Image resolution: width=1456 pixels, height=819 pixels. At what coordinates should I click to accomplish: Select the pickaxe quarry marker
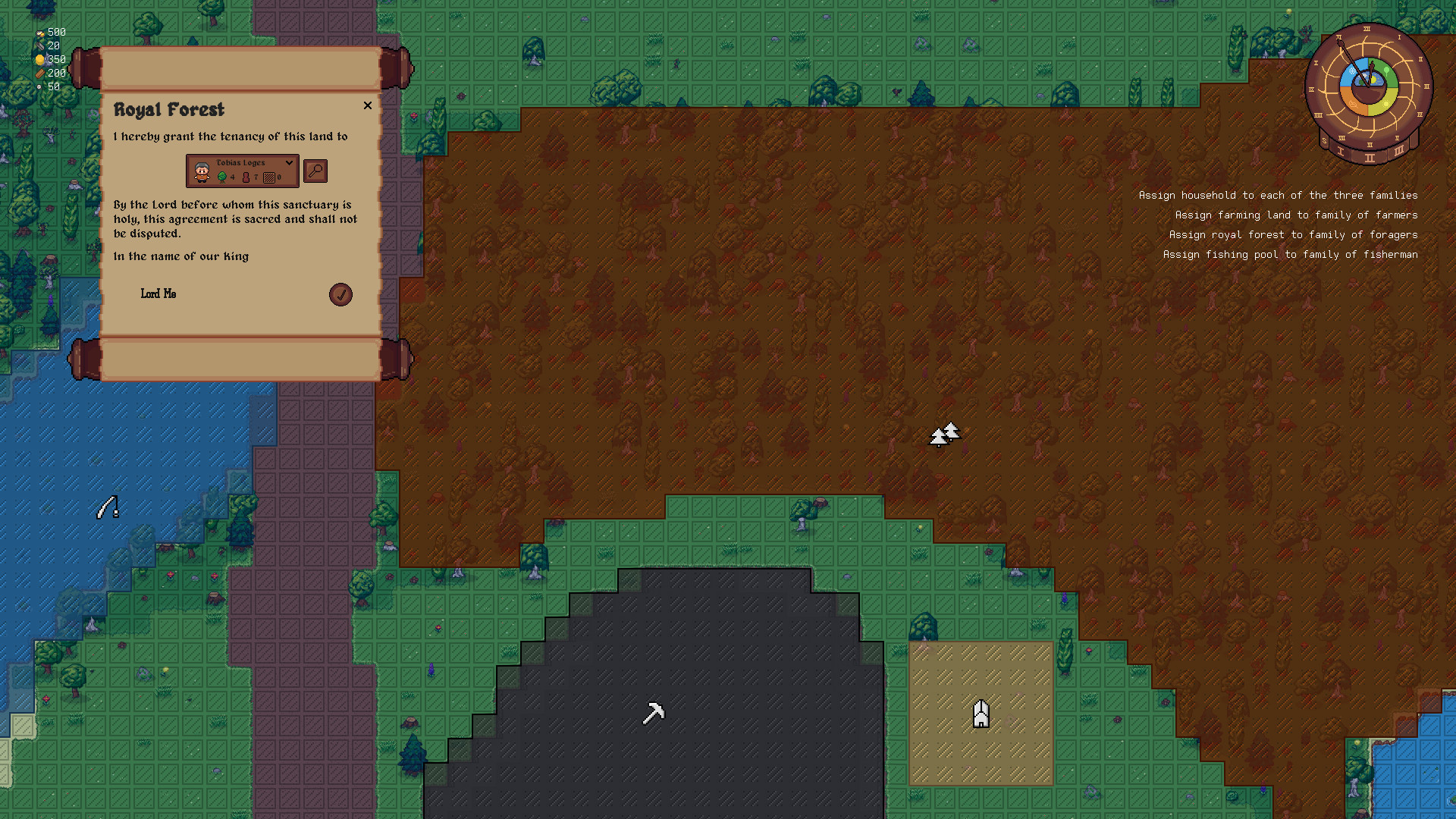[653, 713]
